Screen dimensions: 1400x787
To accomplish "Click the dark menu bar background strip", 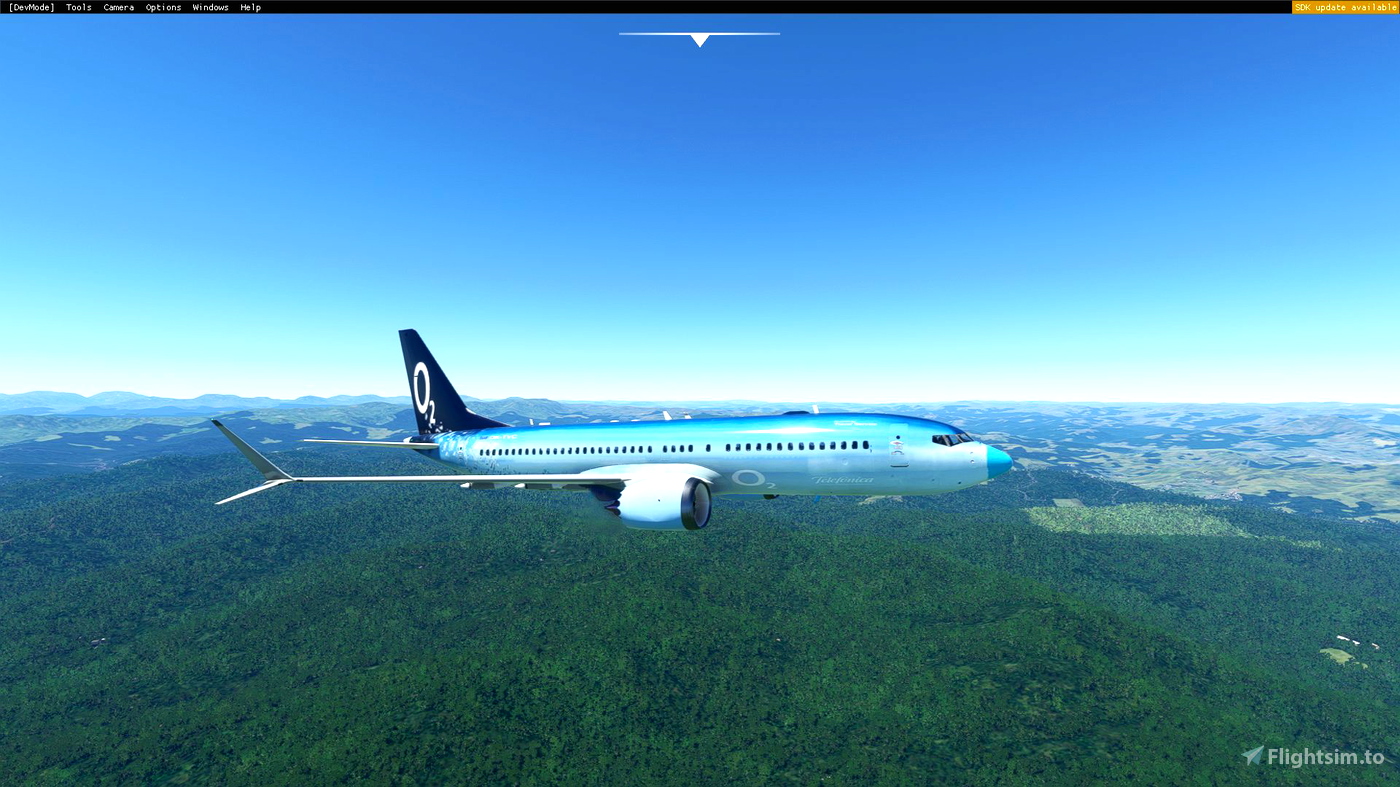I will 650,6.
